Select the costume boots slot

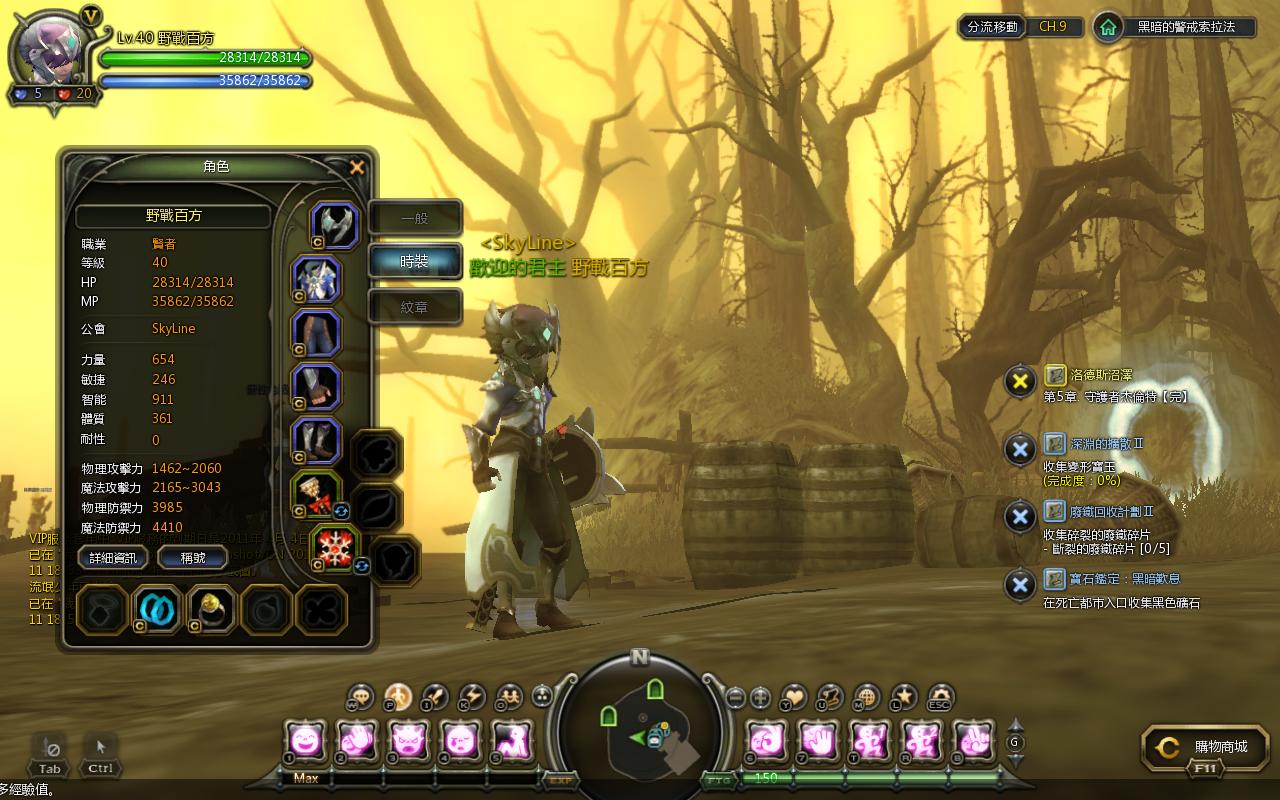[x=317, y=441]
